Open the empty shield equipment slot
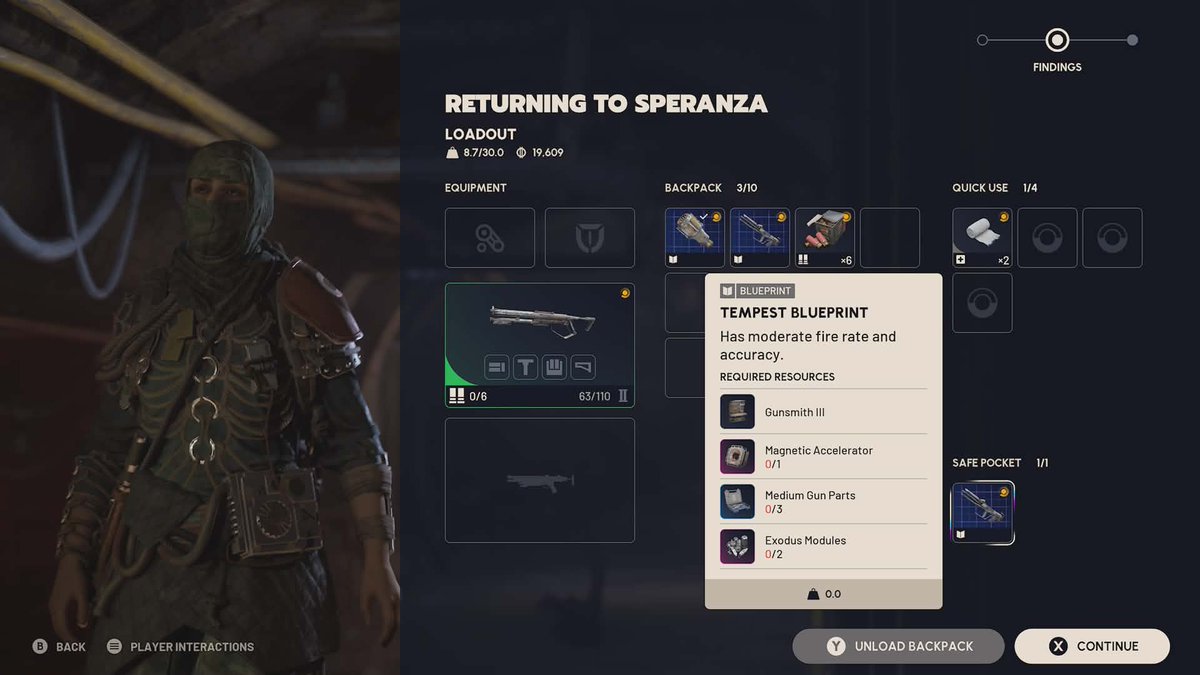Screen dimensions: 1200x675 tap(589, 238)
